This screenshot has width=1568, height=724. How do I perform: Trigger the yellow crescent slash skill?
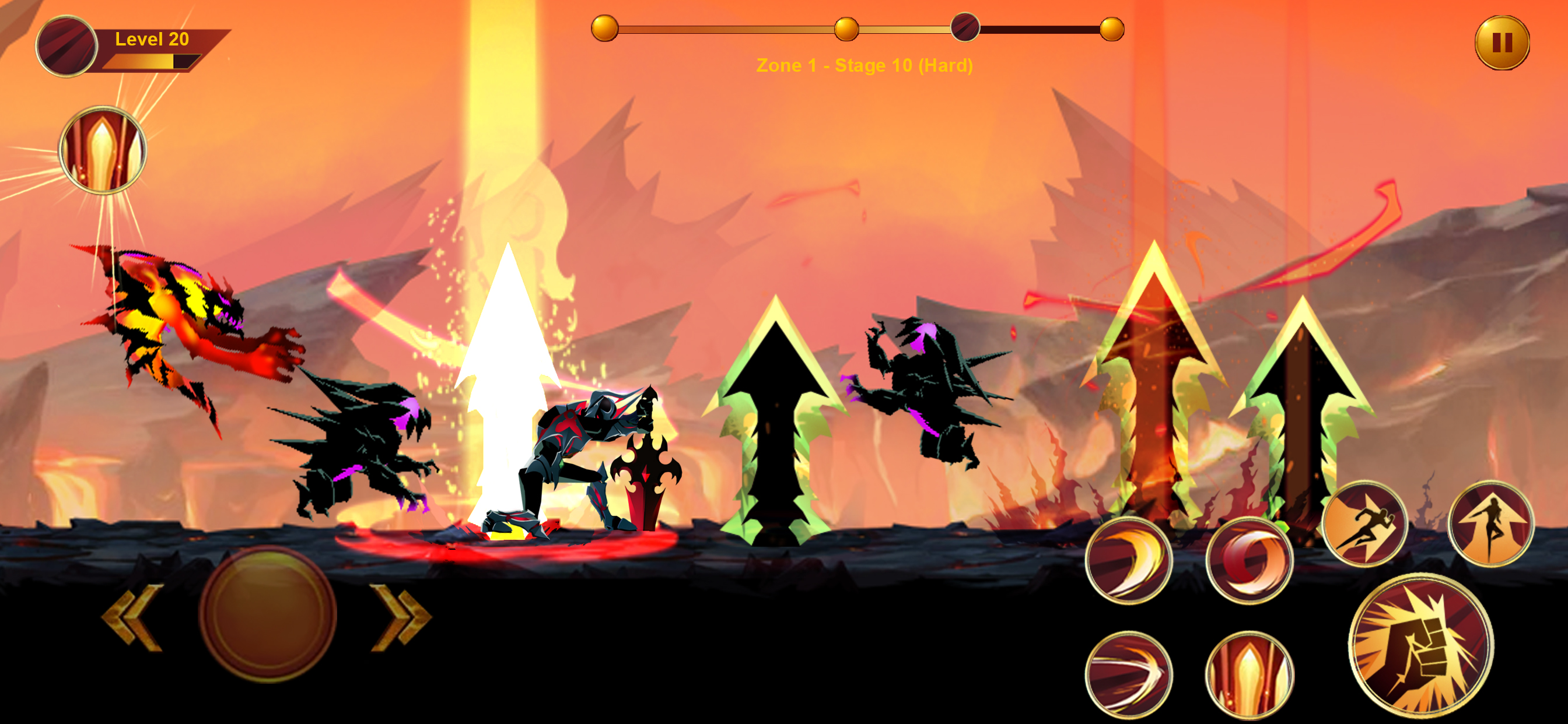(x=1129, y=560)
